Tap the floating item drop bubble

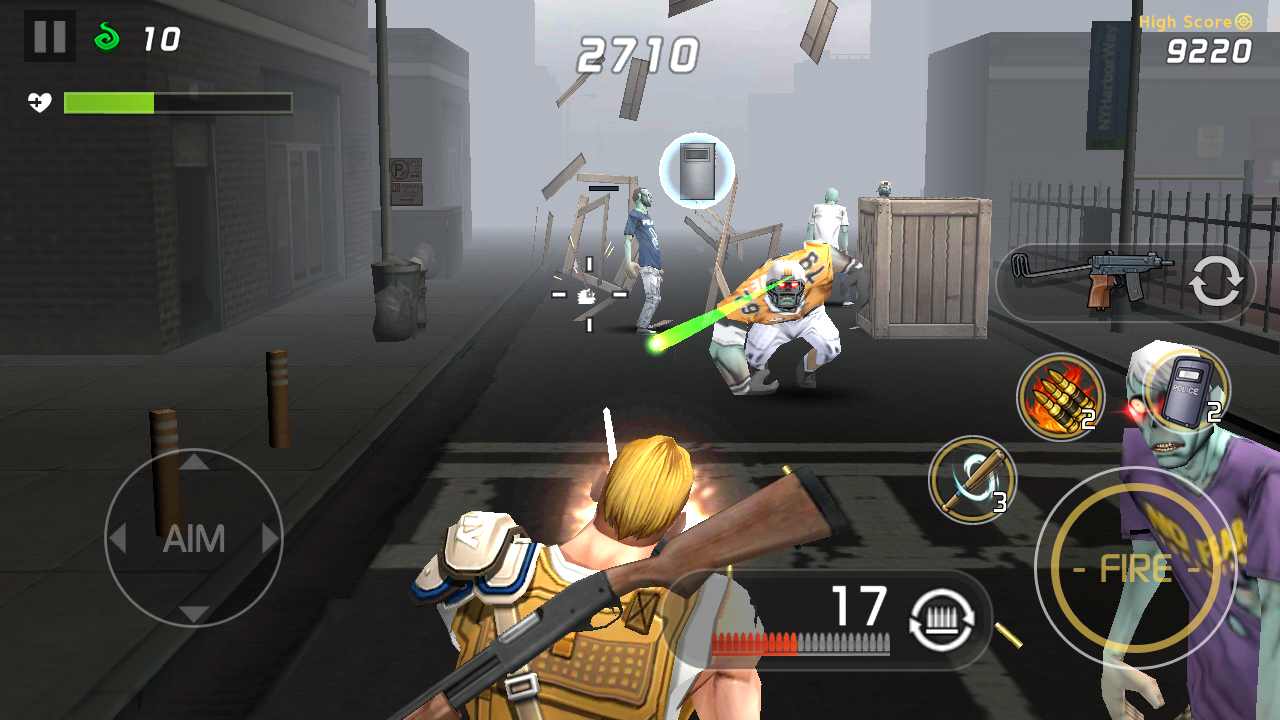click(697, 170)
